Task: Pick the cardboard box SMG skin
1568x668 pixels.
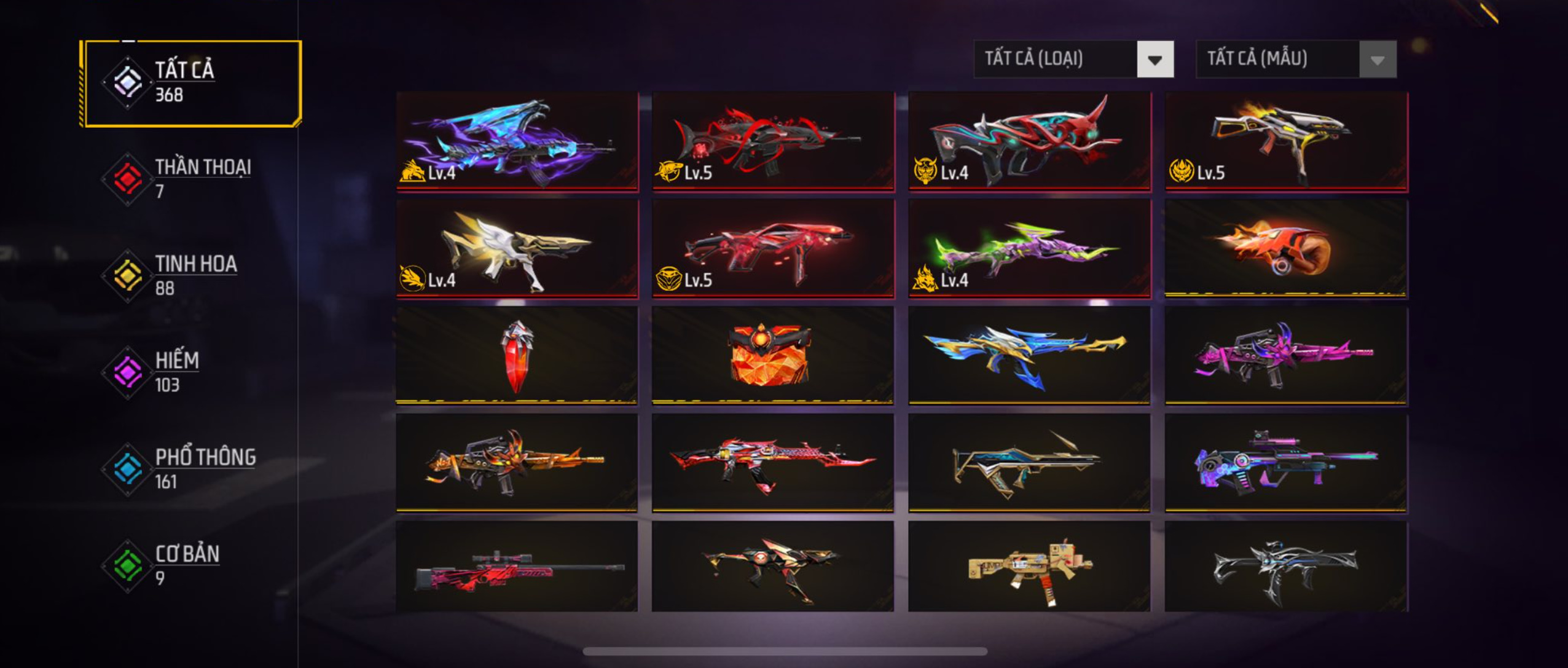Action: (1029, 567)
